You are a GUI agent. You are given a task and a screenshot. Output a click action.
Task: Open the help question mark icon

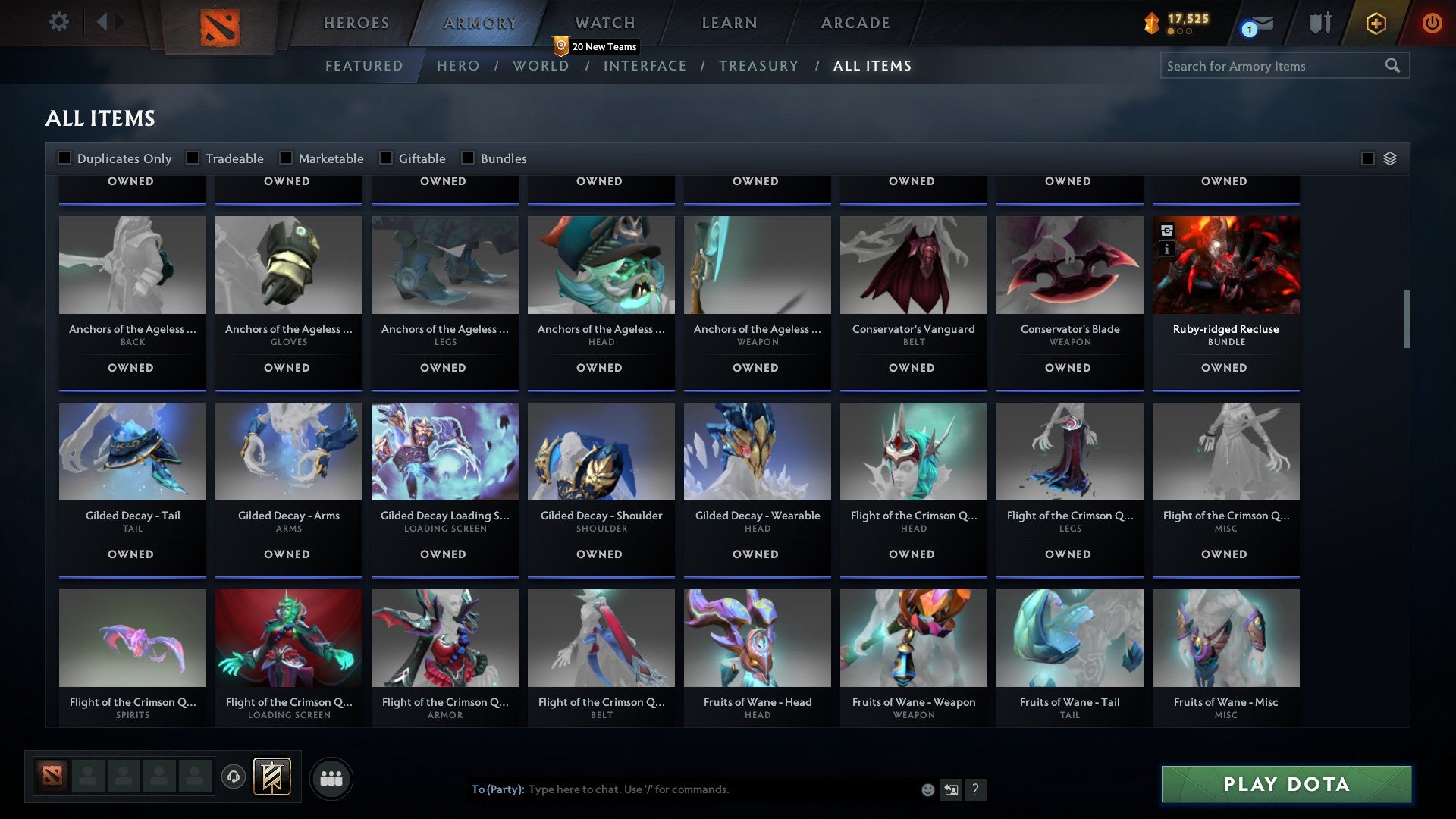click(x=976, y=789)
